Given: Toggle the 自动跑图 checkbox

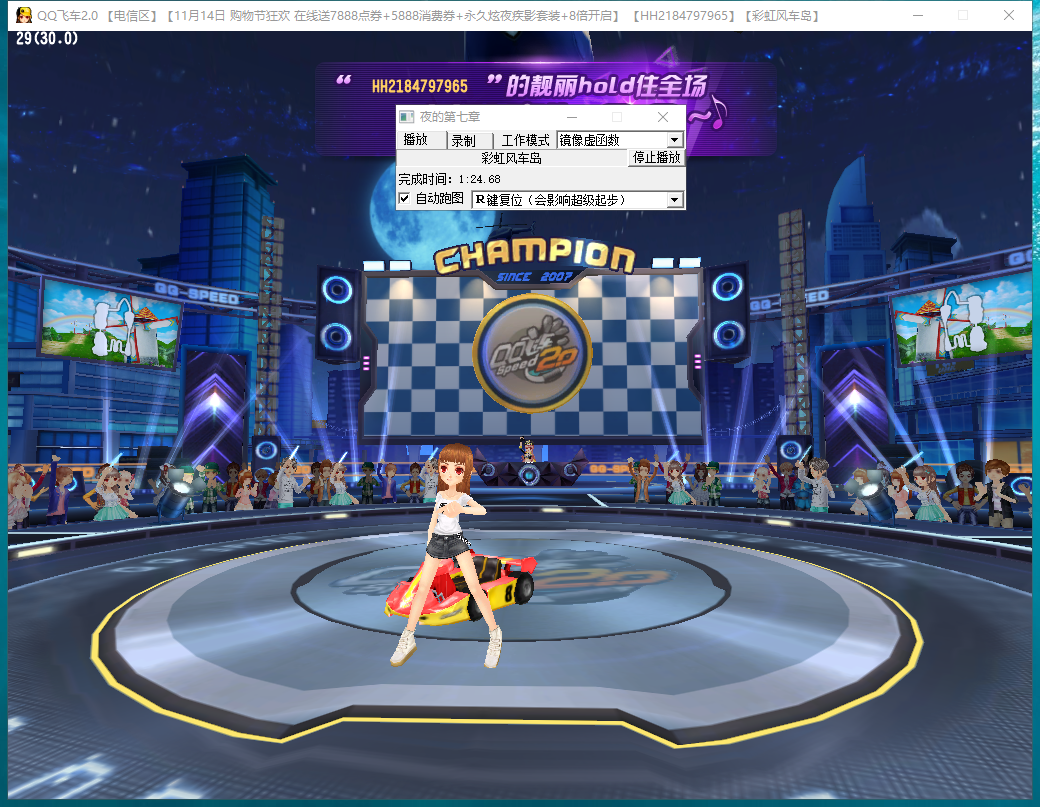Looking at the screenshot, I should coord(404,199).
